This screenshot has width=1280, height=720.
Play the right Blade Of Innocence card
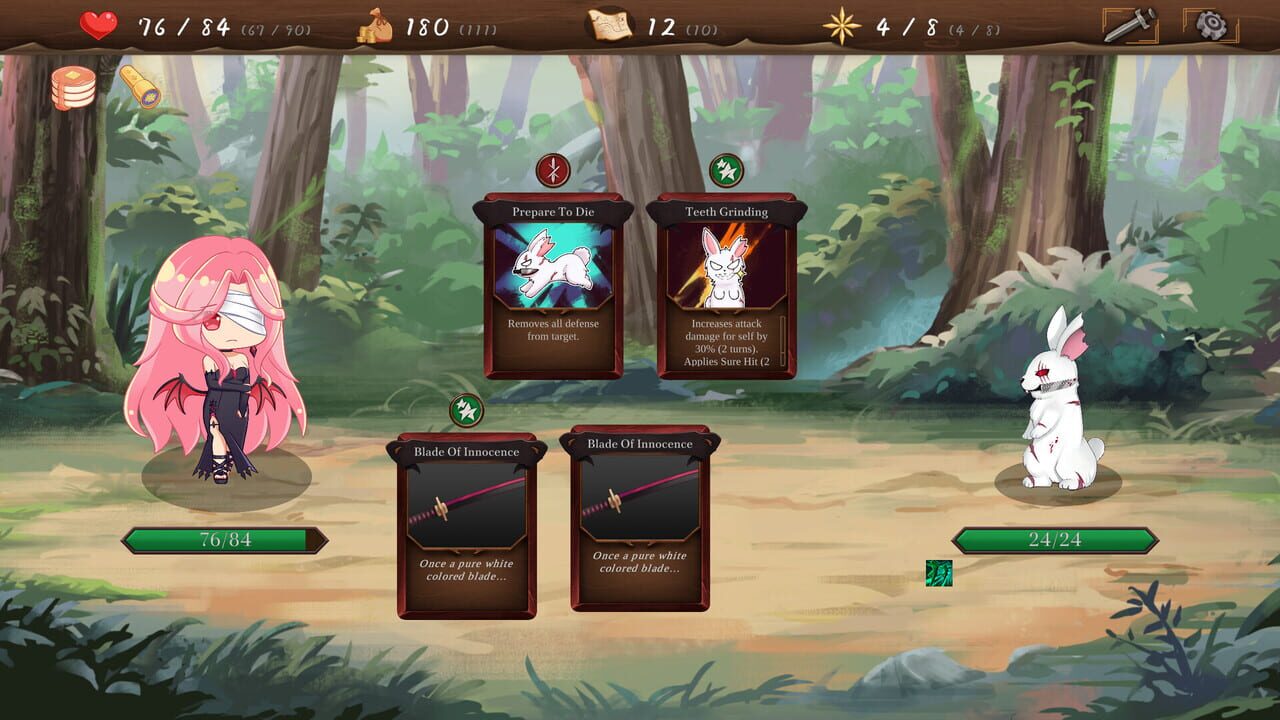click(639, 520)
